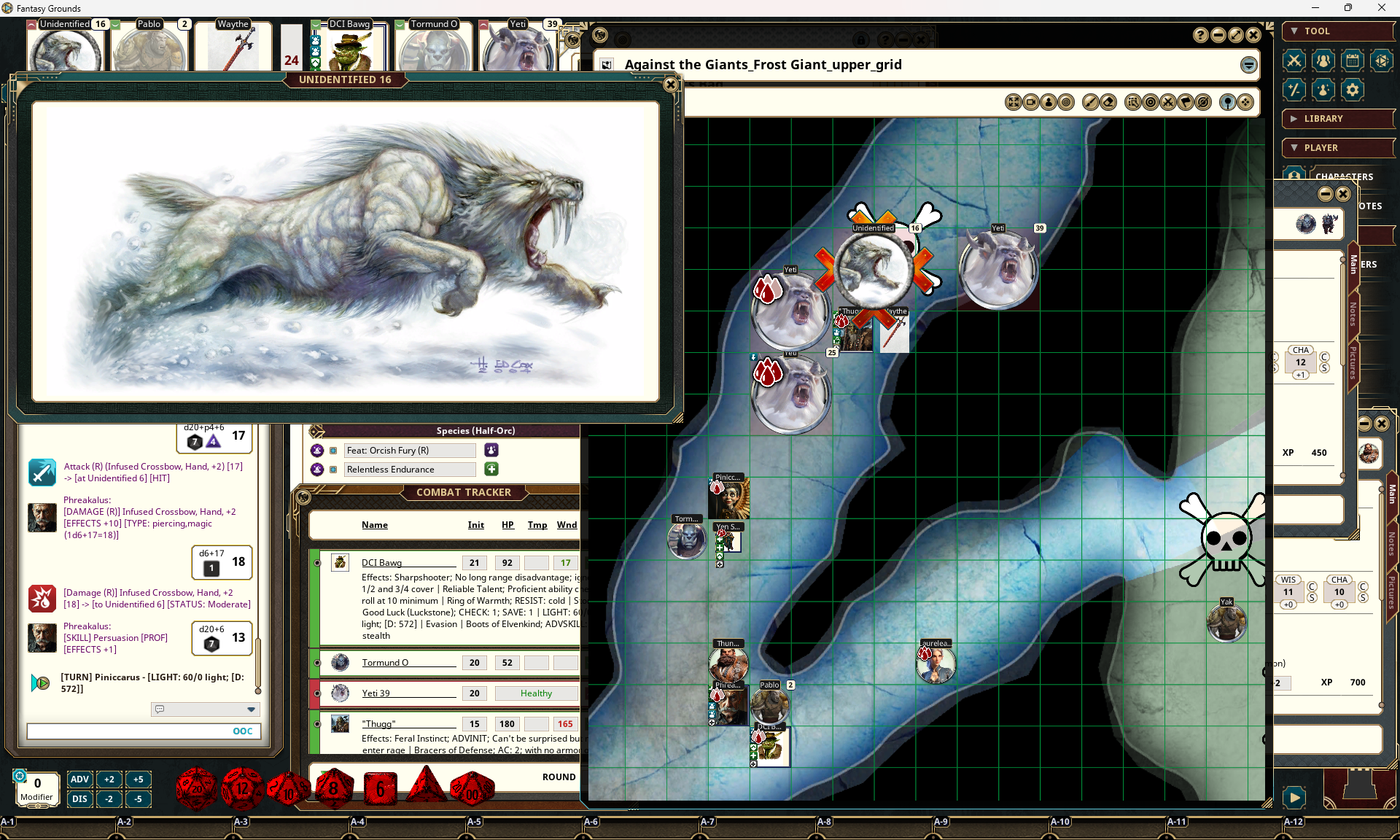
Task: Open DCI Bawg's entry in the combat tracker
Action: (382, 563)
